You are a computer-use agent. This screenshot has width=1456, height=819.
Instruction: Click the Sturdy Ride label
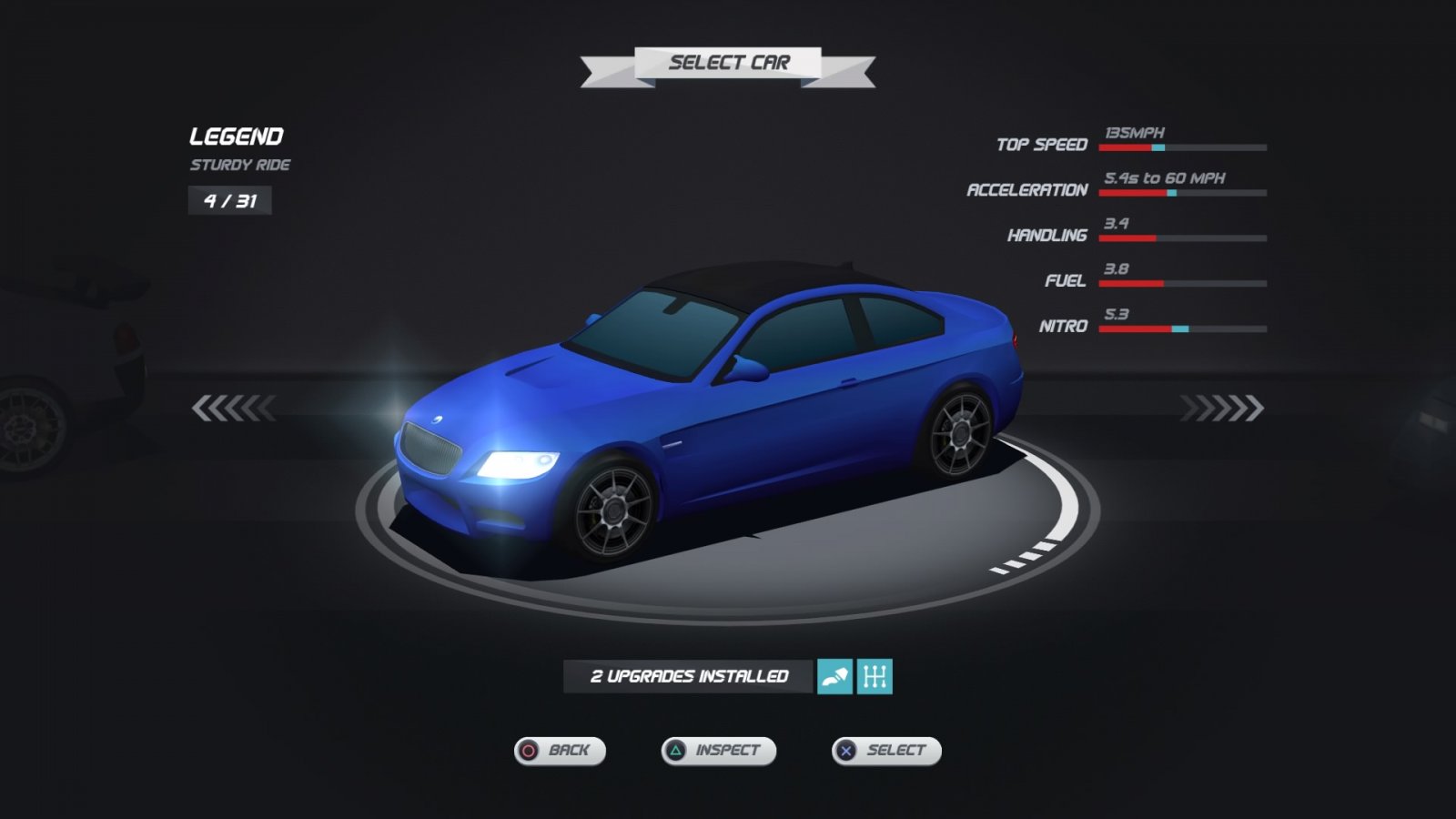239,165
